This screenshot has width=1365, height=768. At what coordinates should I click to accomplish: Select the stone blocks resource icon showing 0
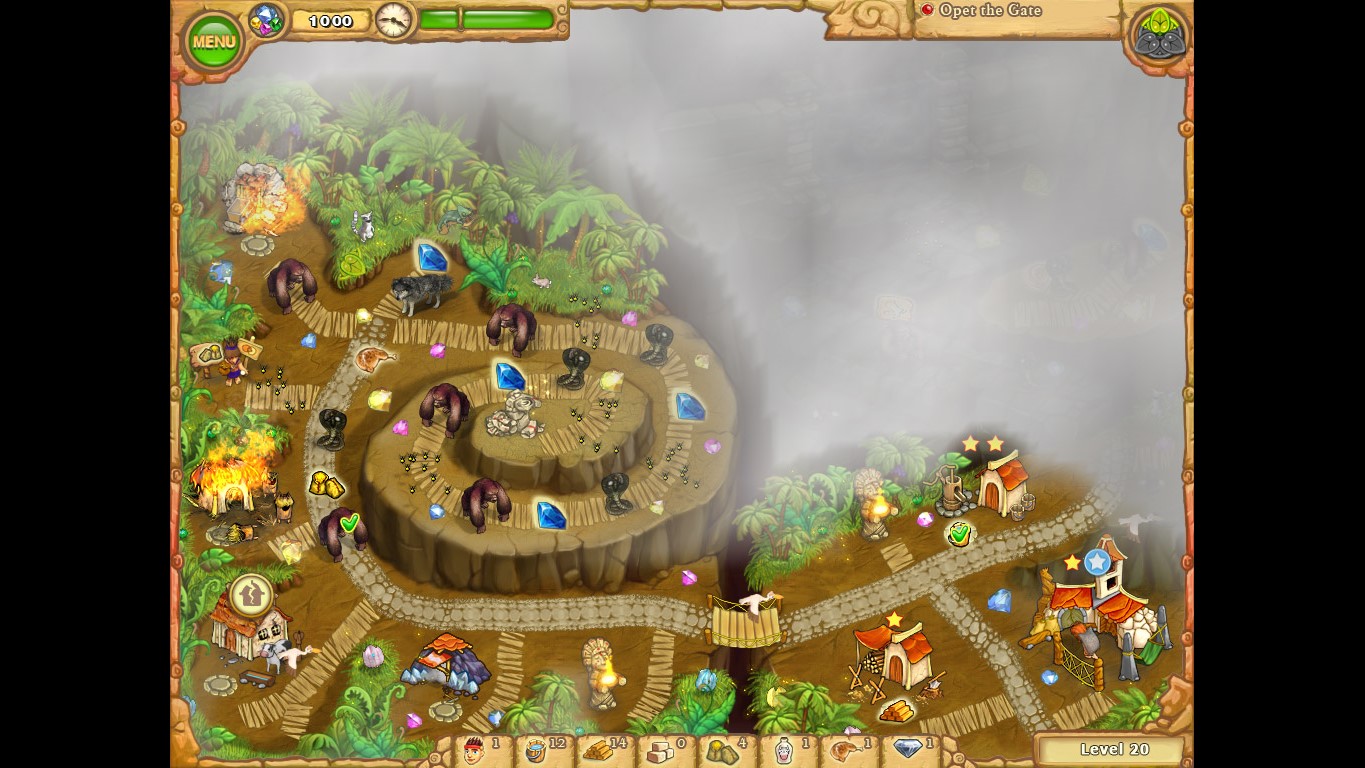(660, 752)
